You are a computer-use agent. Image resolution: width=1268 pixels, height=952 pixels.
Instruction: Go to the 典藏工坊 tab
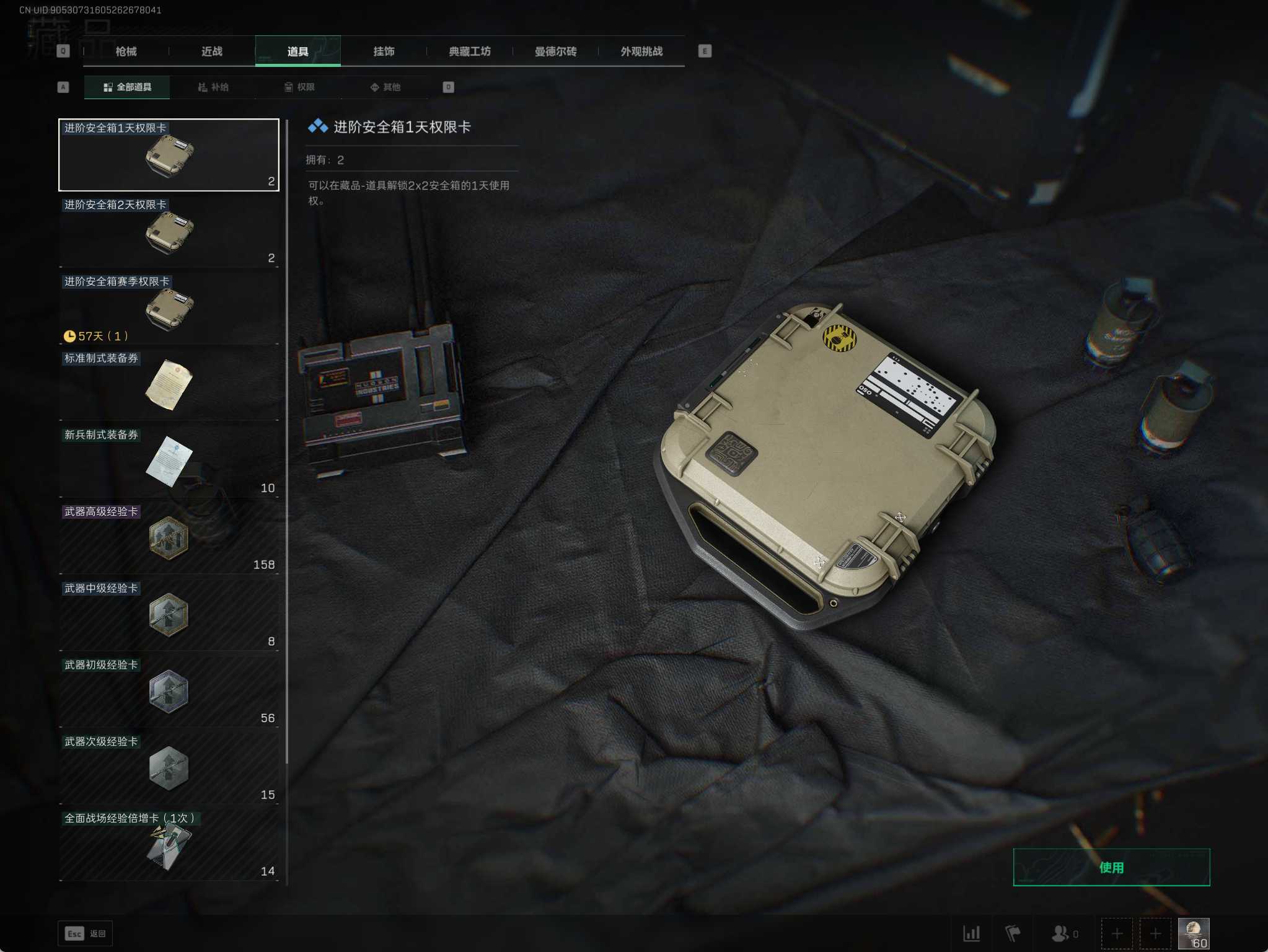[470, 51]
